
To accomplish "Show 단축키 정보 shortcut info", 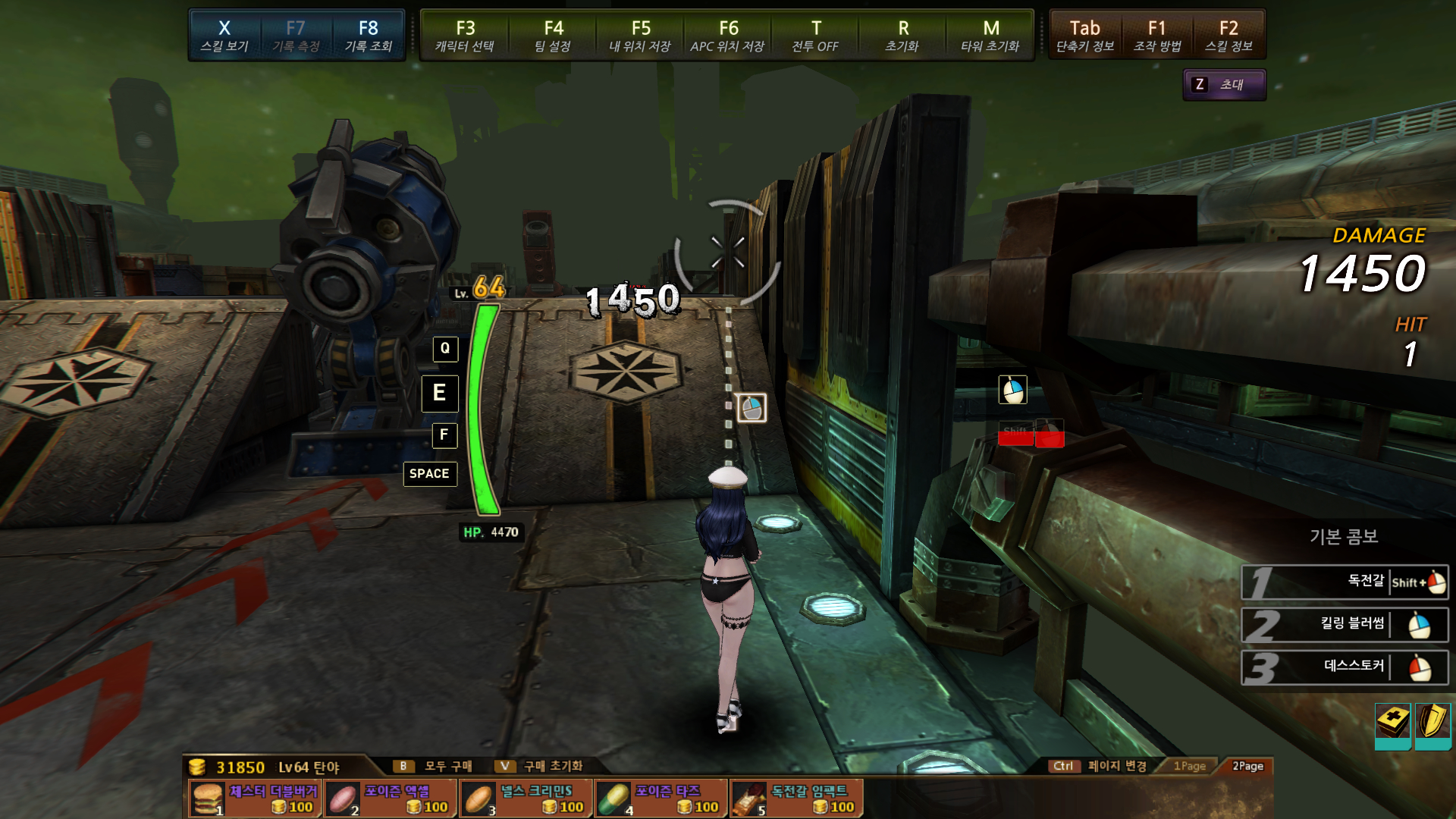I will [1085, 36].
